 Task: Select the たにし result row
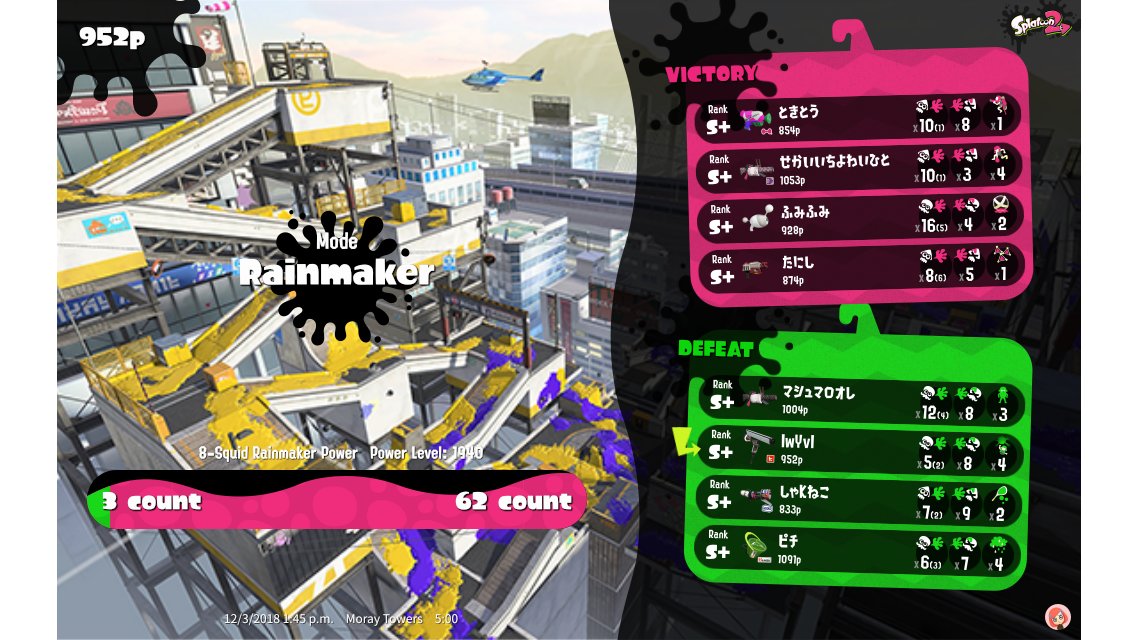860,266
